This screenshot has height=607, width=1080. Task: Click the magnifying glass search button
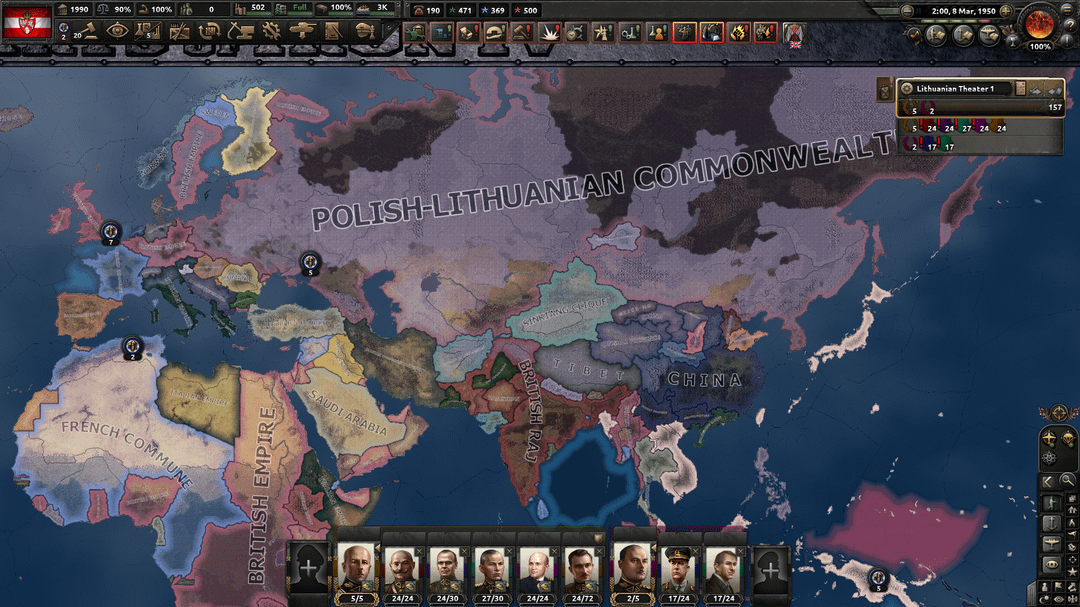pyautogui.click(x=1067, y=481)
